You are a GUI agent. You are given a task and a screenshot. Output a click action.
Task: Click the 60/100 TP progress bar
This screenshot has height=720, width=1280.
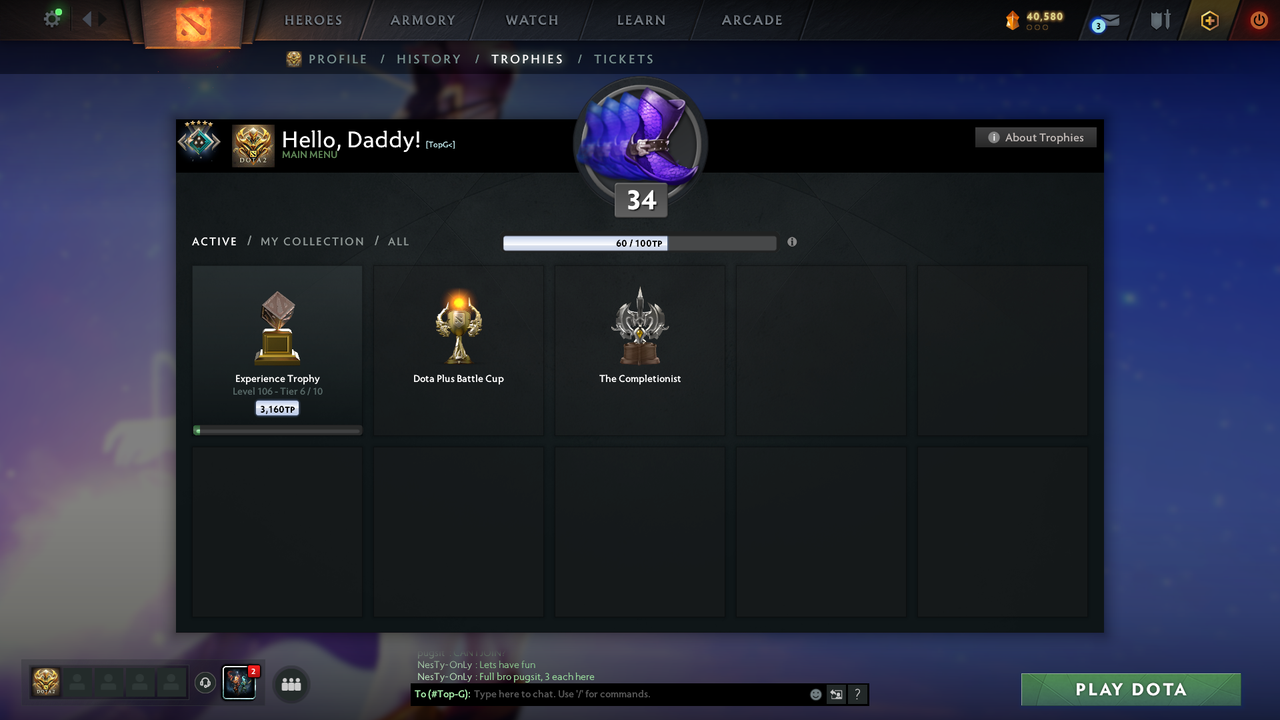(640, 242)
